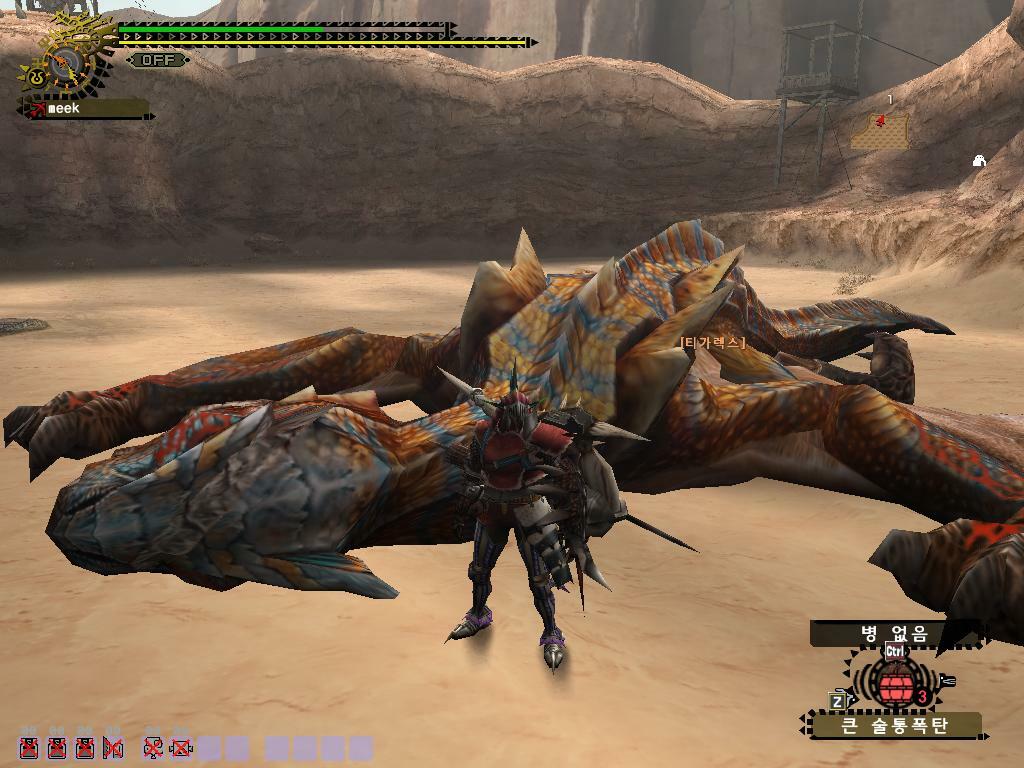Open the area minimap
The image size is (1024, 768).
pyautogui.click(x=881, y=131)
